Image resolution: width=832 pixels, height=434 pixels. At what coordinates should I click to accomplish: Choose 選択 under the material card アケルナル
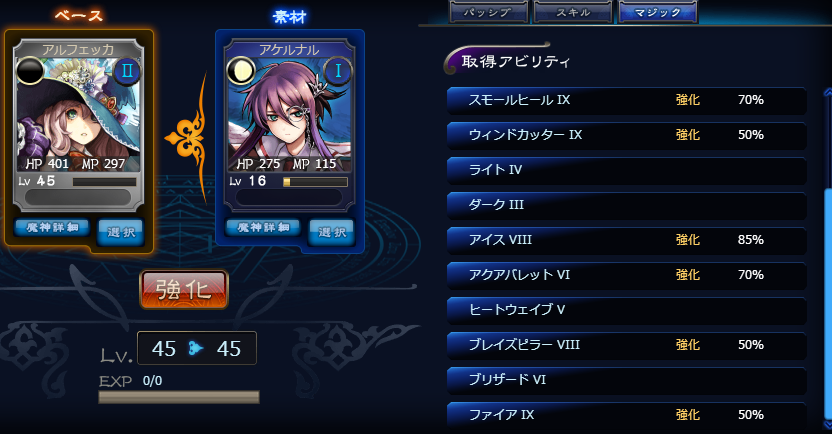click(x=331, y=231)
